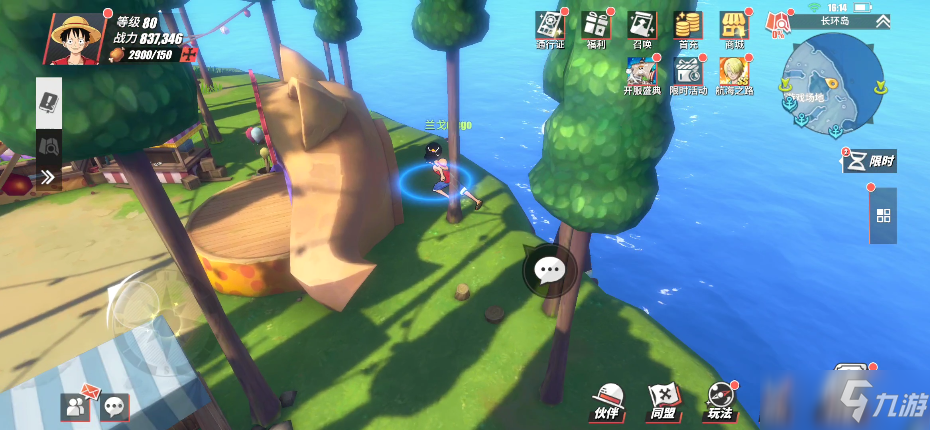The height and width of the screenshot is (430, 930).
Task: Open the map exploration progress icon
Action: [778, 23]
